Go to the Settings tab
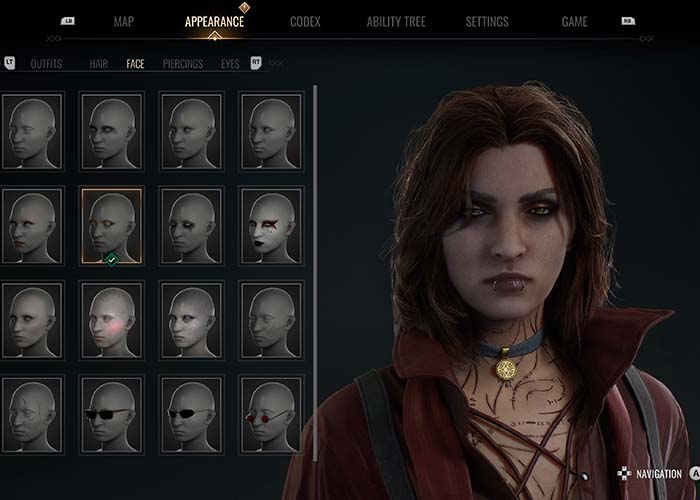700x500 pixels. [487, 21]
